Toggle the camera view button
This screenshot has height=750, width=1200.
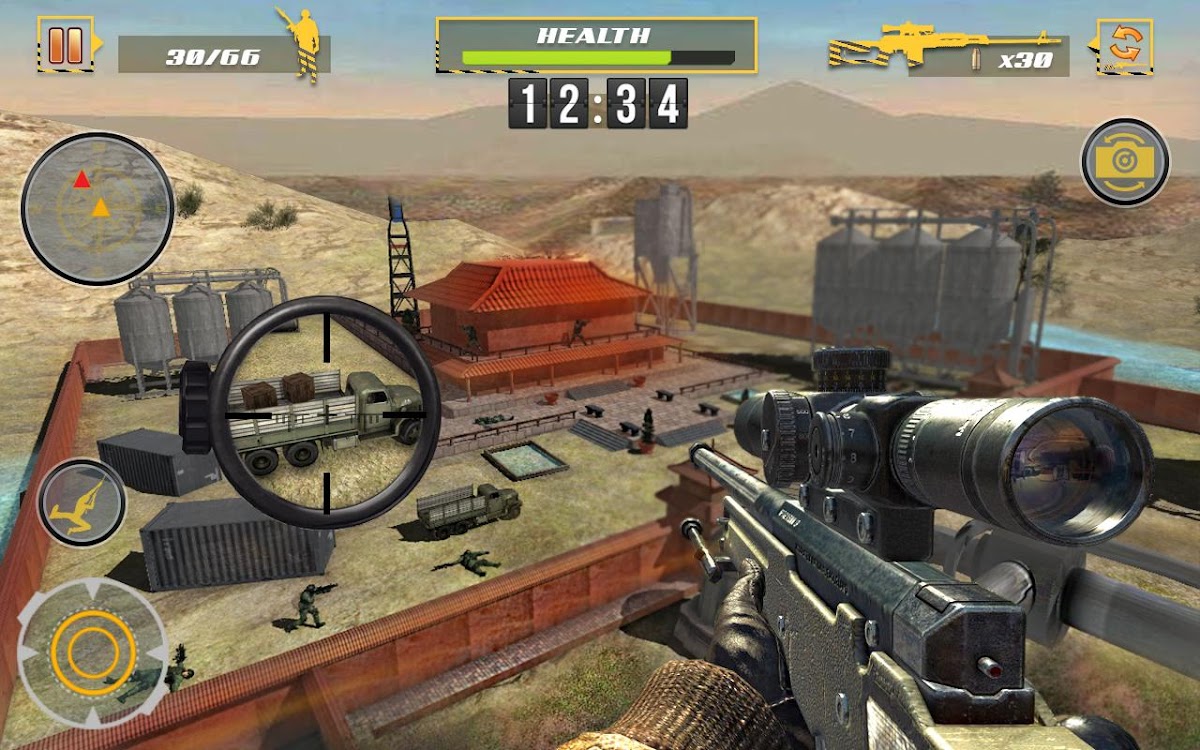tap(1125, 162)
